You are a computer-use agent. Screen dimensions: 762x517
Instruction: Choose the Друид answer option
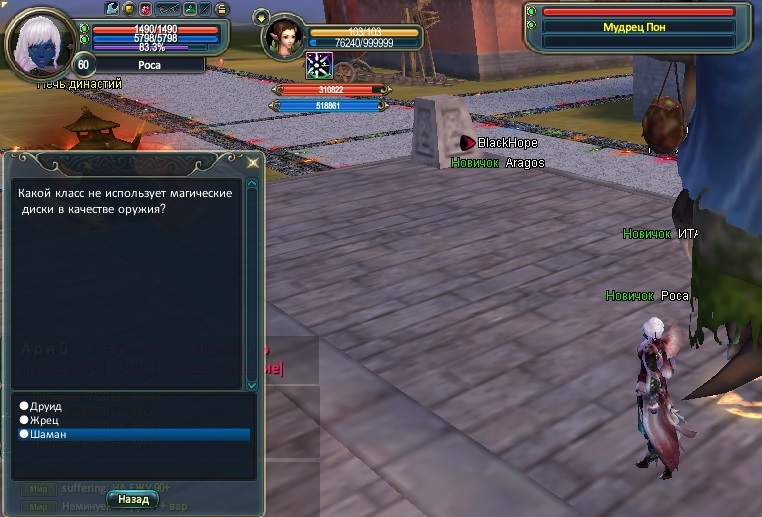47,407
